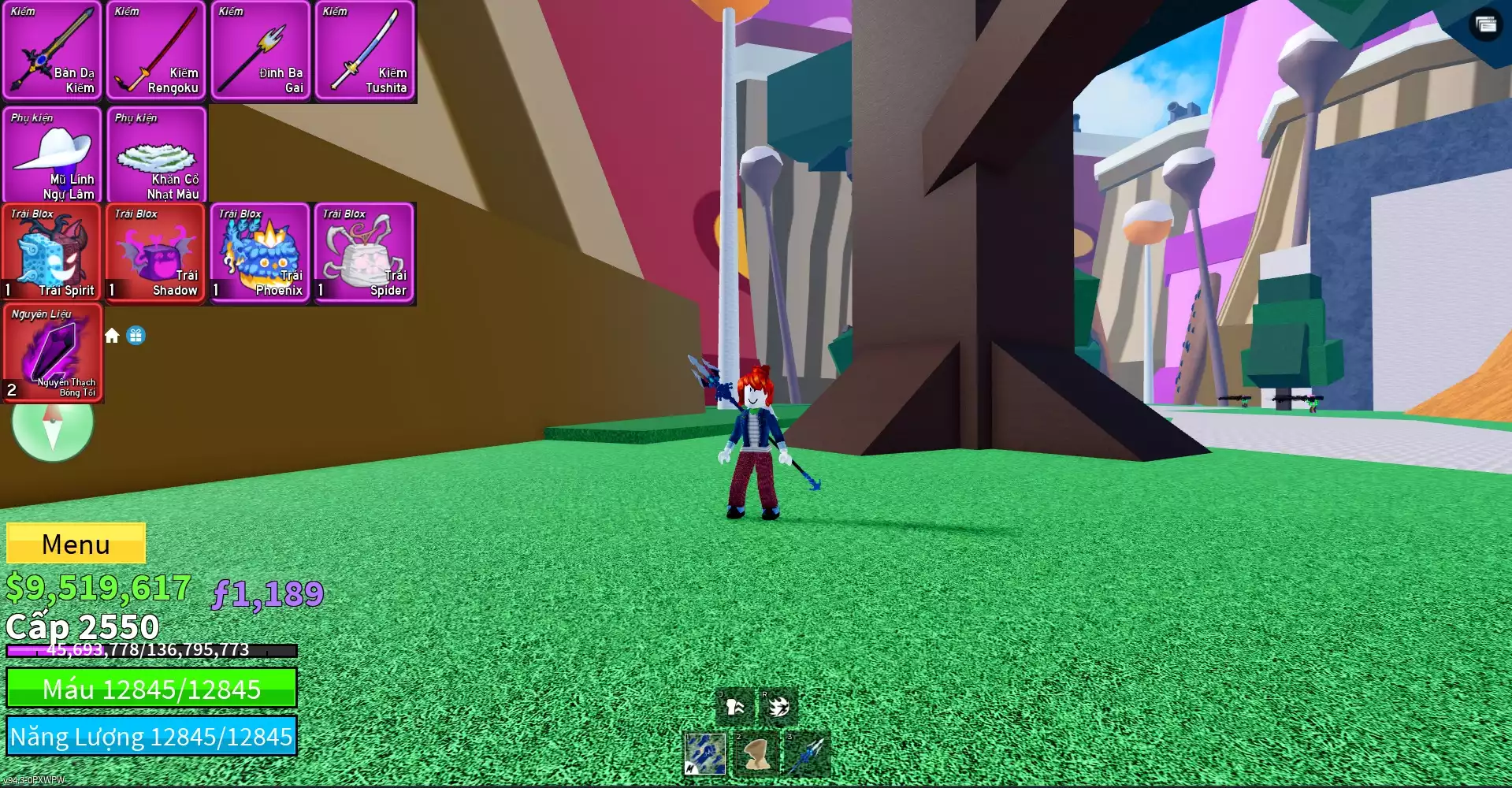Open the blue gift box icon
This screenshot has height=788, width=1512.
tap(136, 336)
